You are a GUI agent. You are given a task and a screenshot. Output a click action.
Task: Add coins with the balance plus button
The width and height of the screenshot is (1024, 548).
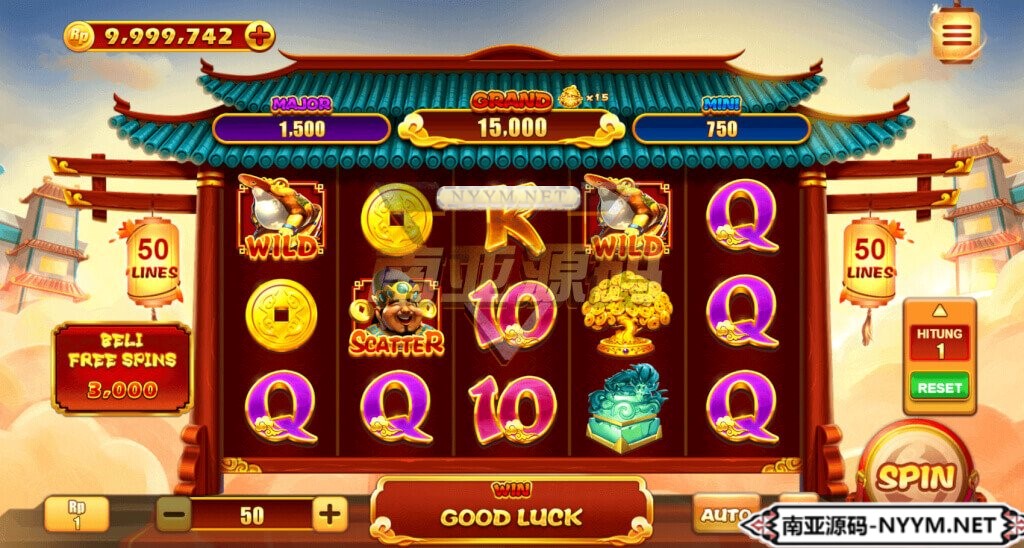tap(259, 36)
